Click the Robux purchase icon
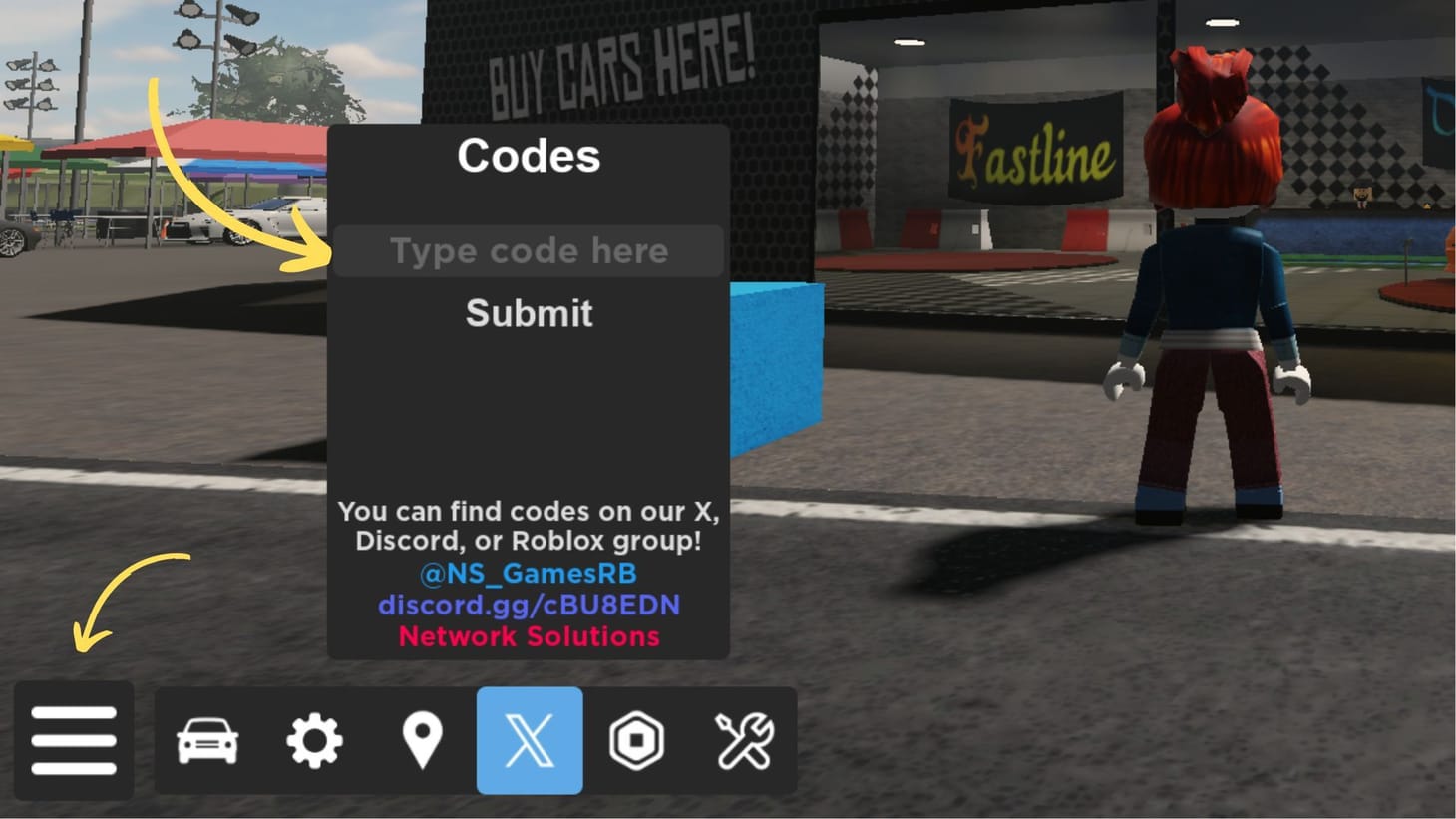1456x819 pixels. tap(637, 742)
